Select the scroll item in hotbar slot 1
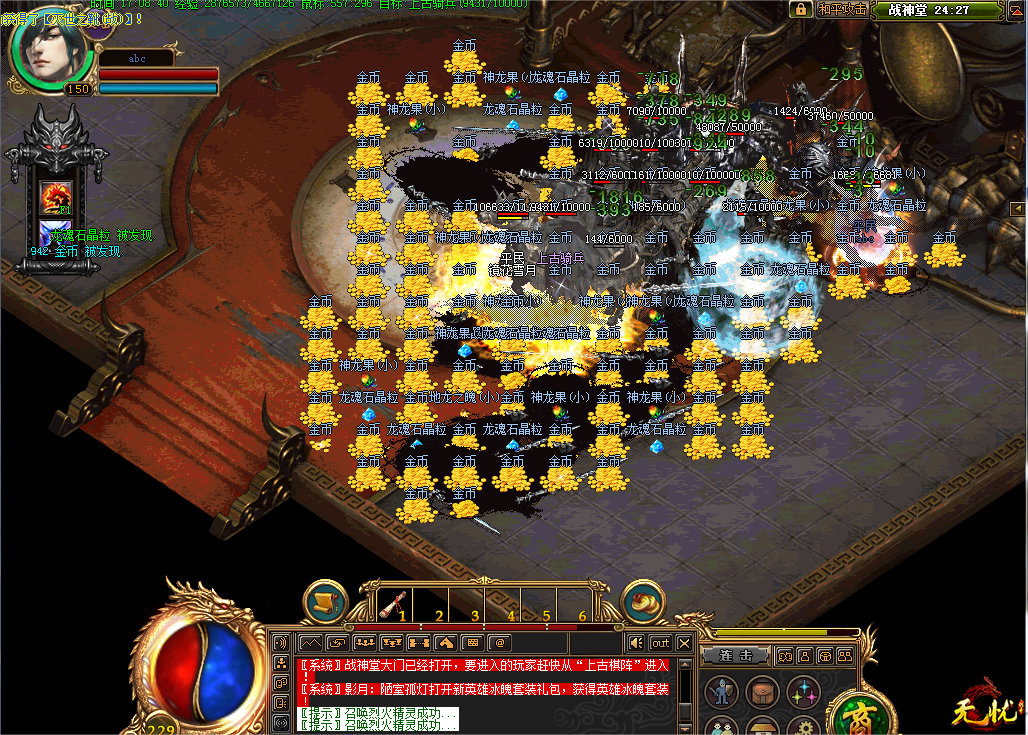Image resolution: width=1028 pixels, height=735 pixels. click(x=396, y=603)
